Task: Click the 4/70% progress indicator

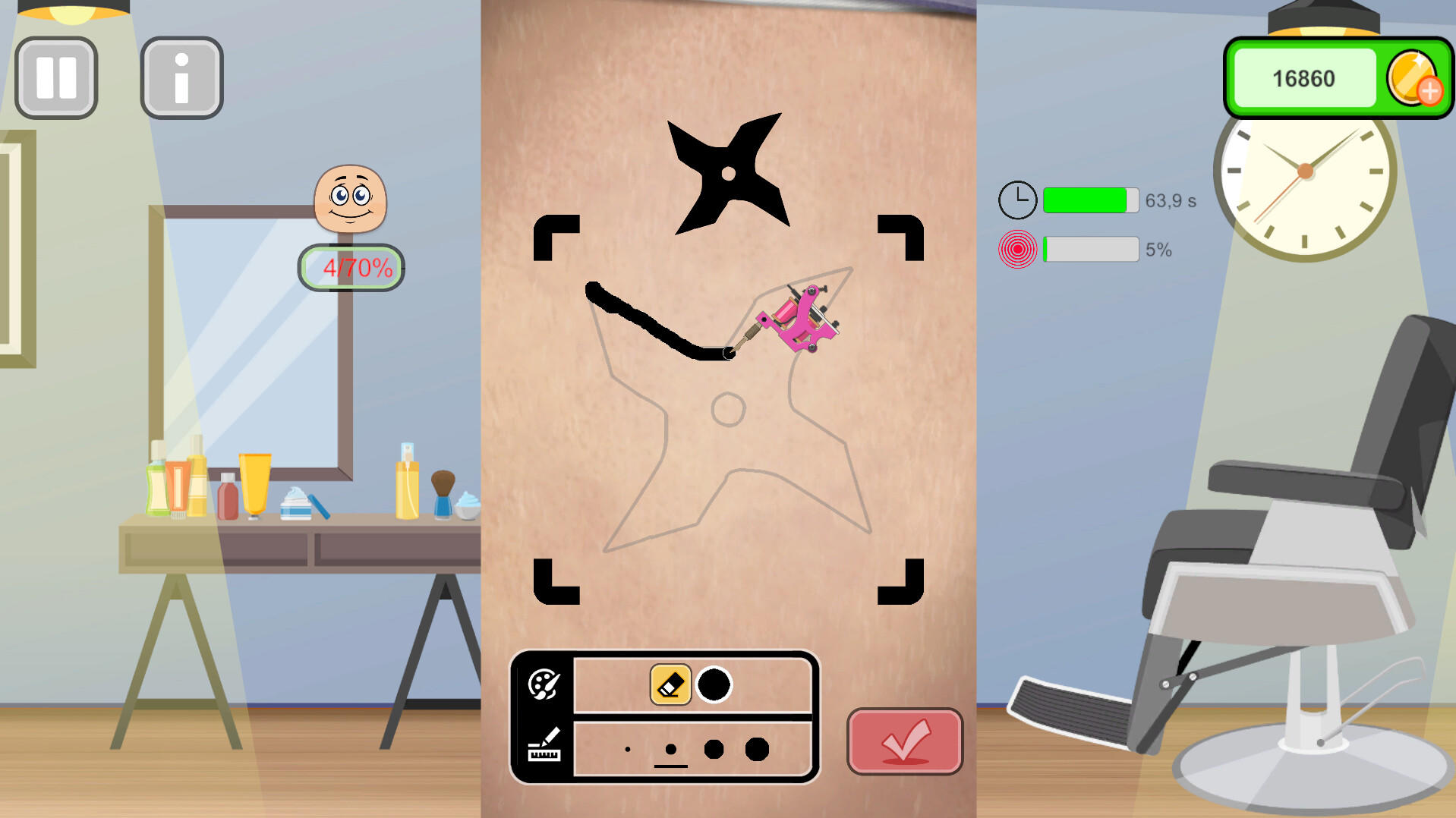Action: pyautogui.click(x=351, y=267)
